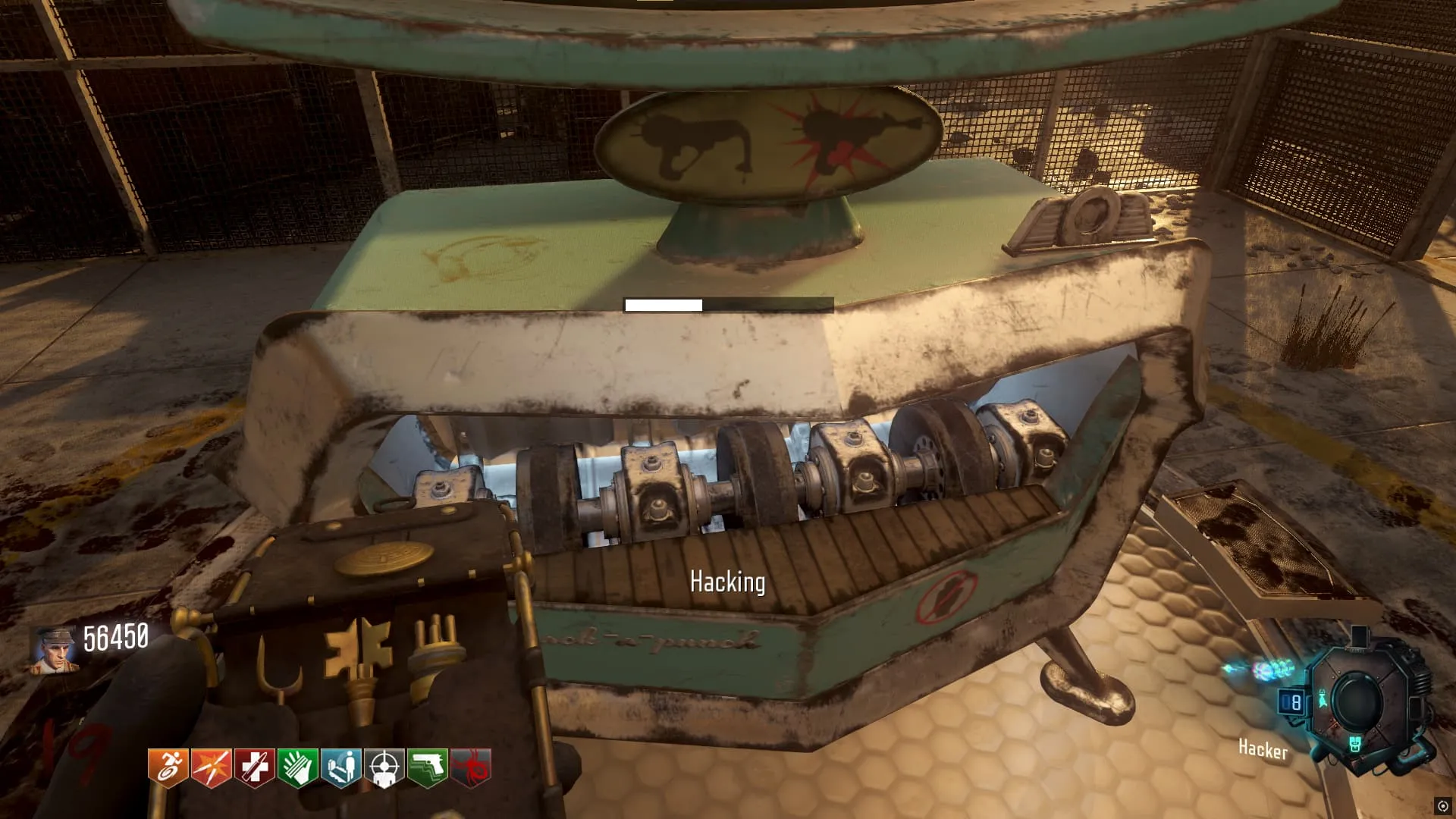The width and height of the screenshot is (1456, 819).
Task: Select the green pistol Mule Kick perk
Action: click(x=428, y=767)
